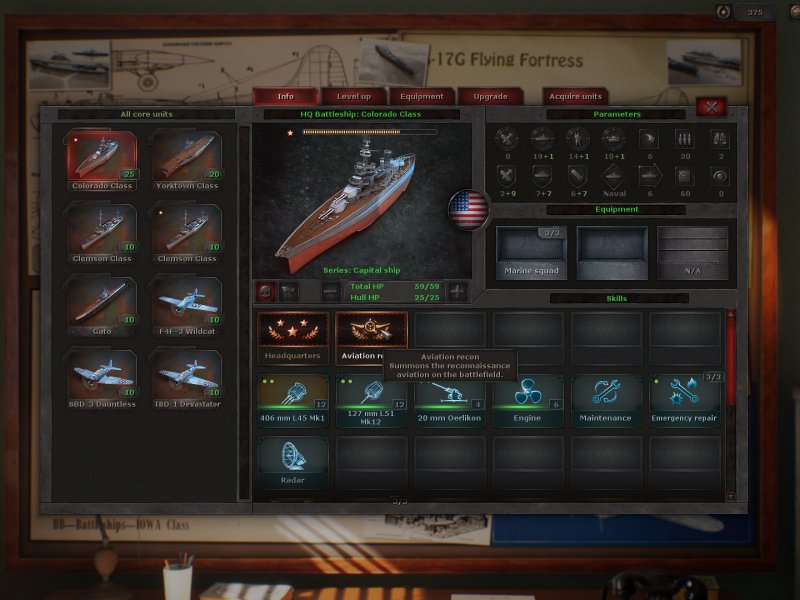
Task: Open the Acquire units tab
Action: 576,96
